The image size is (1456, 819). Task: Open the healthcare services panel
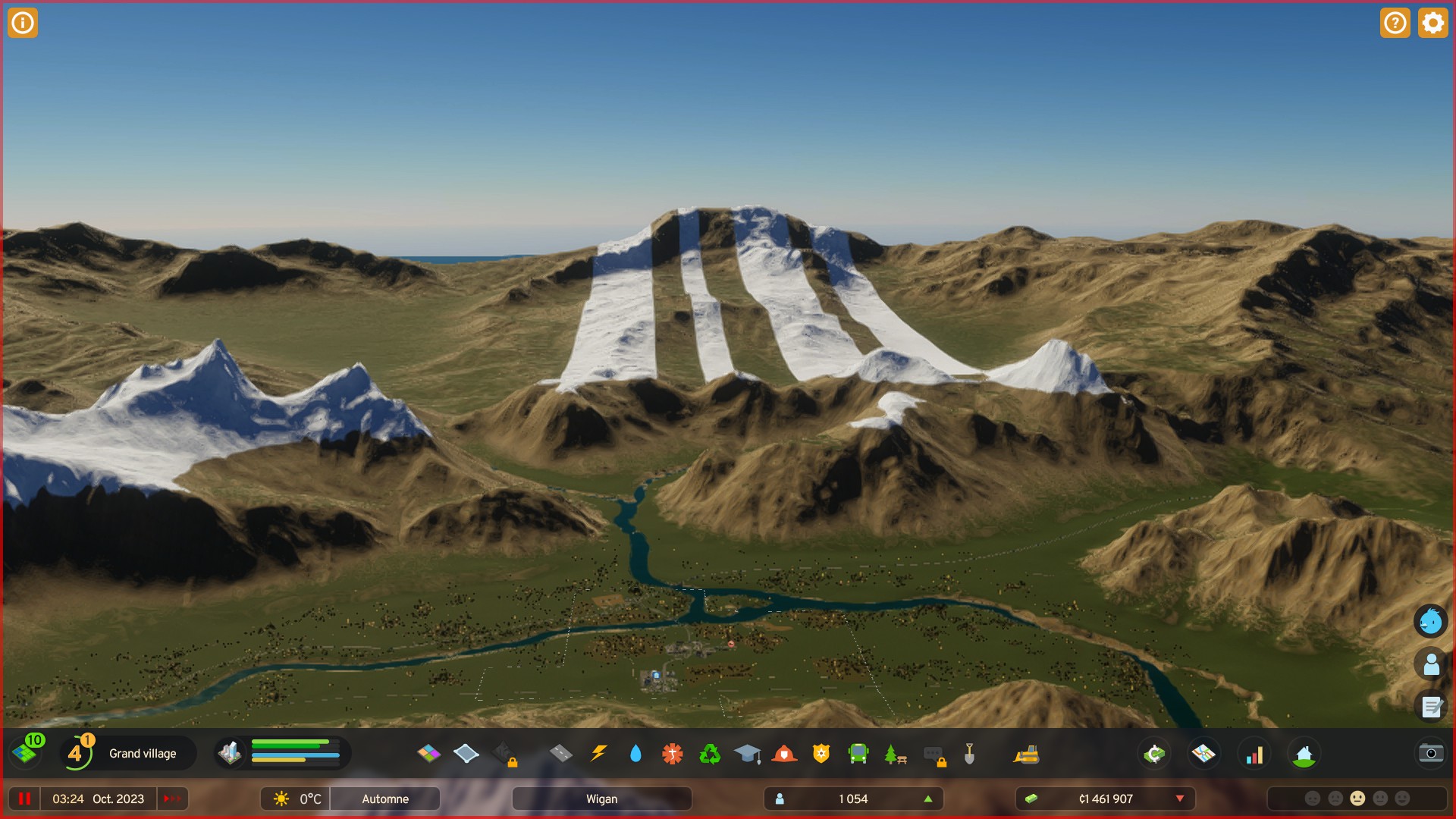point(672,754)
